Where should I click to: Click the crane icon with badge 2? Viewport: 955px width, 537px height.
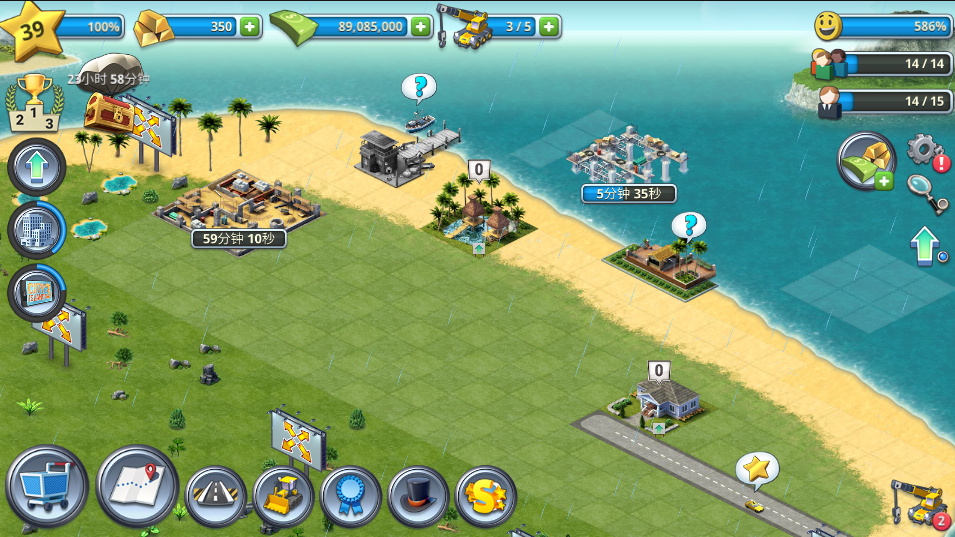pos(920,503)
